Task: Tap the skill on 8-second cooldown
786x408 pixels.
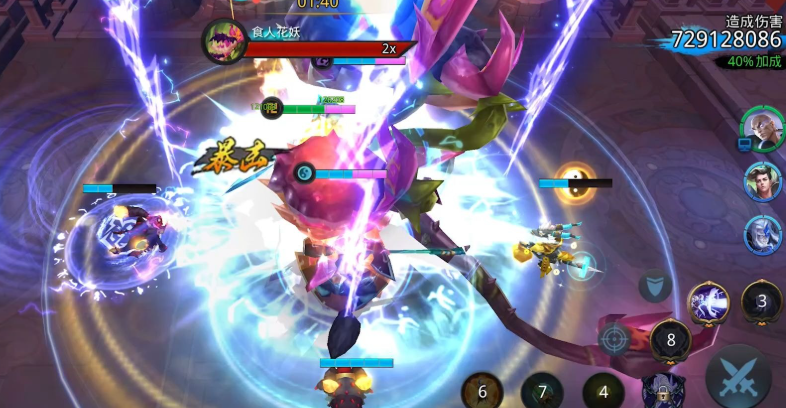Action: point(671,340)
